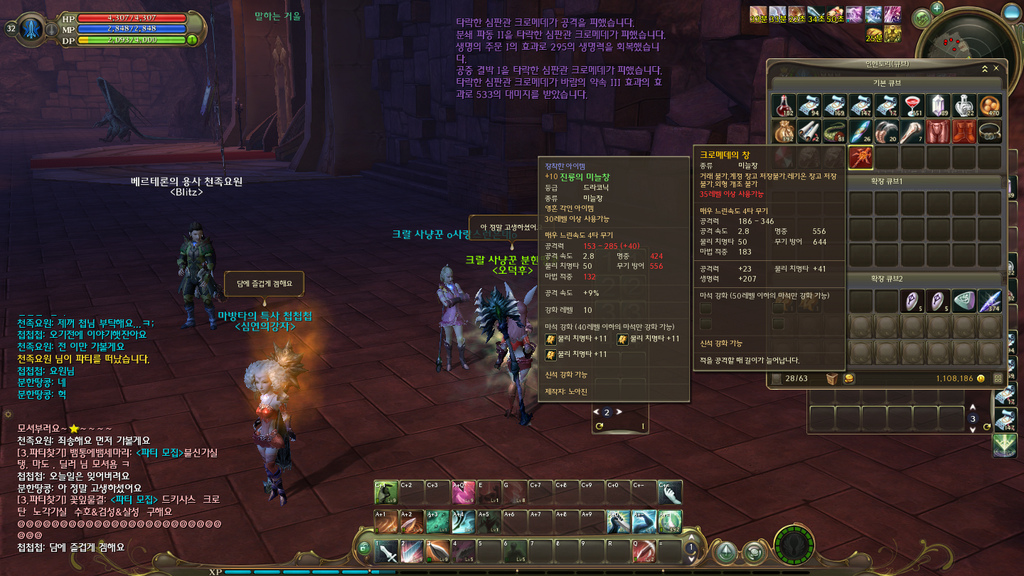
Task: Select the bone item in inventory
Action: [912, 132]
